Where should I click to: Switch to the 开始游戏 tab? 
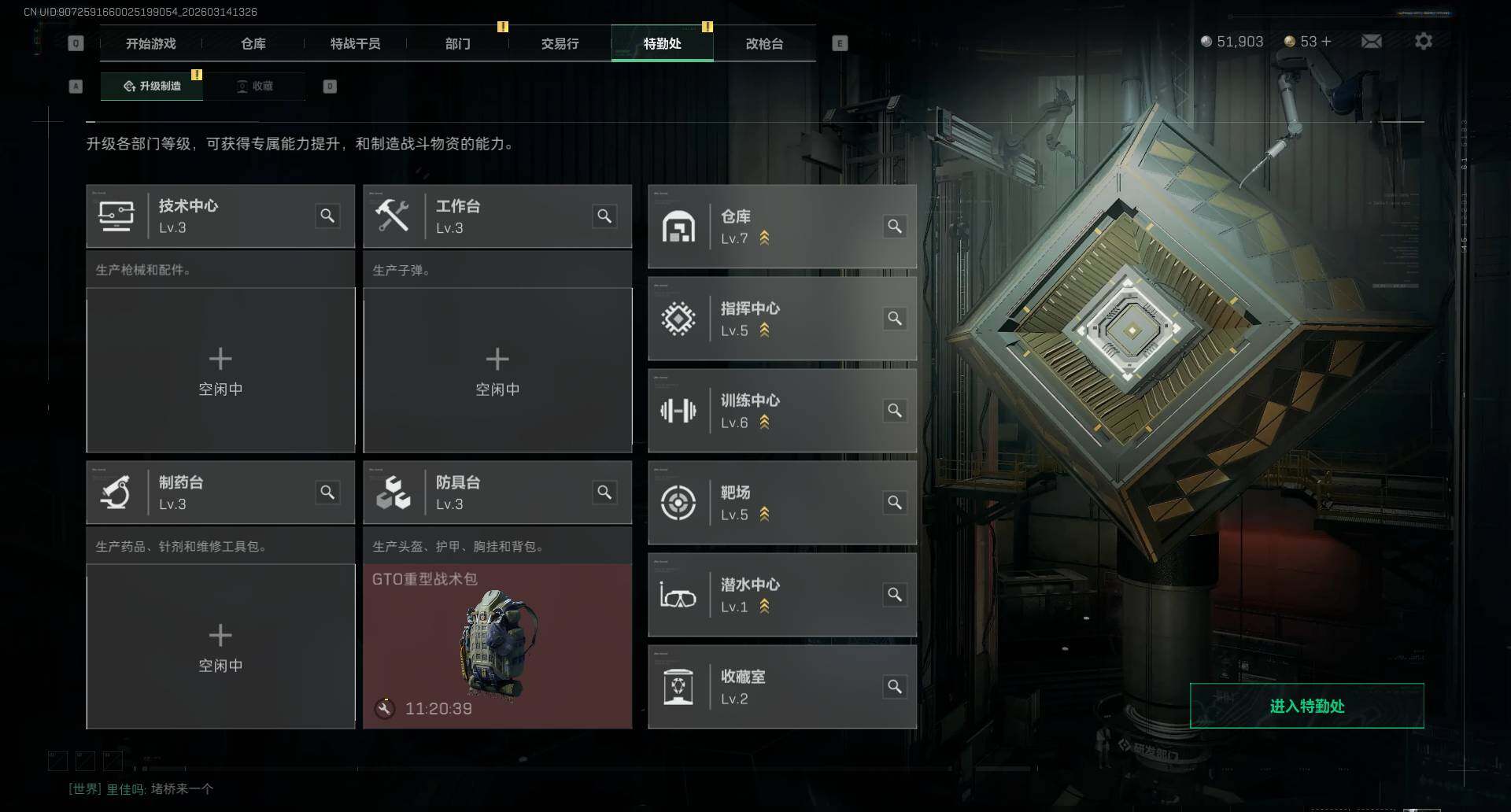[151, 44]
